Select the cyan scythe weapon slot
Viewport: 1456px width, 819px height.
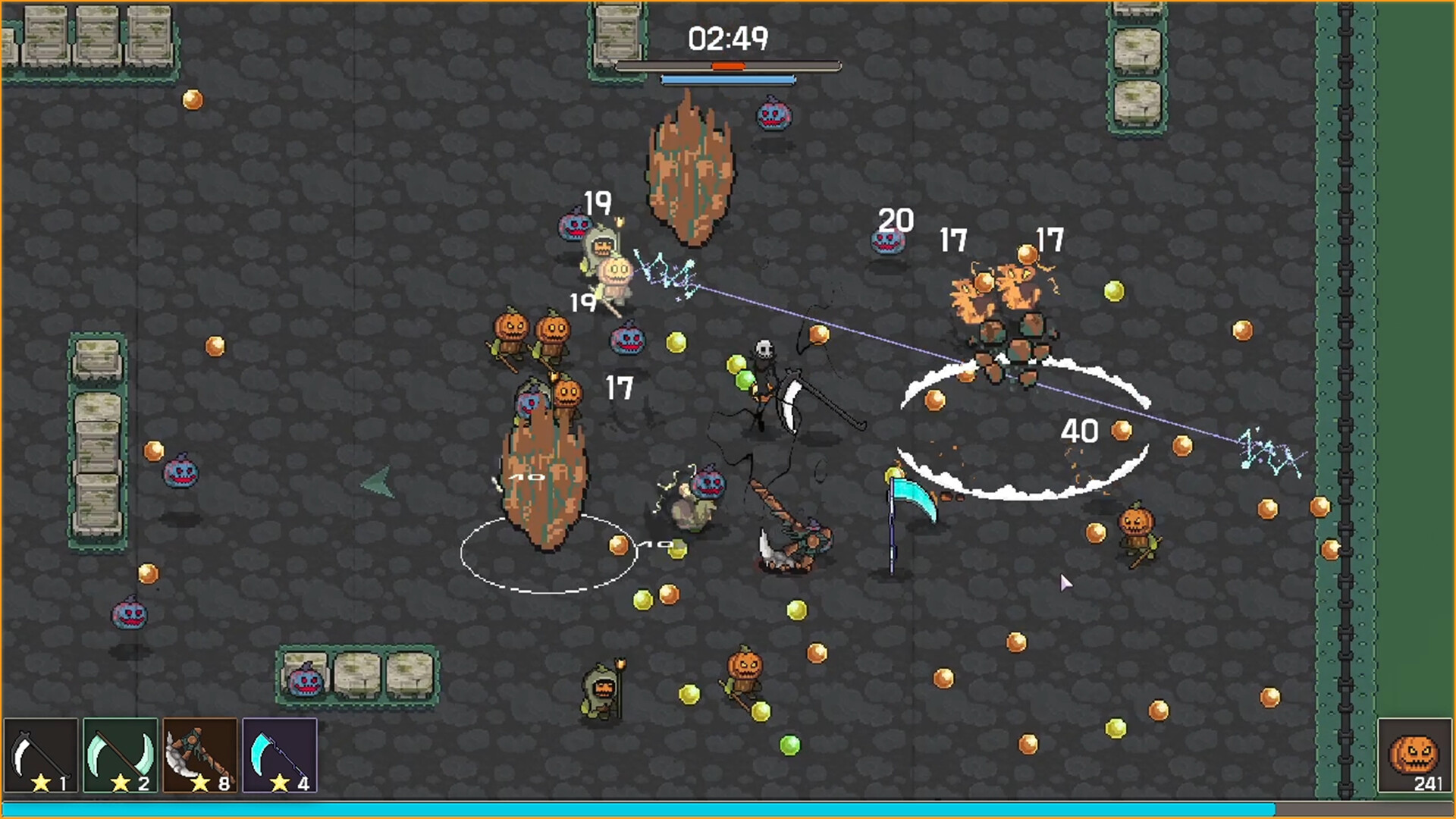(x=279, y=755)
